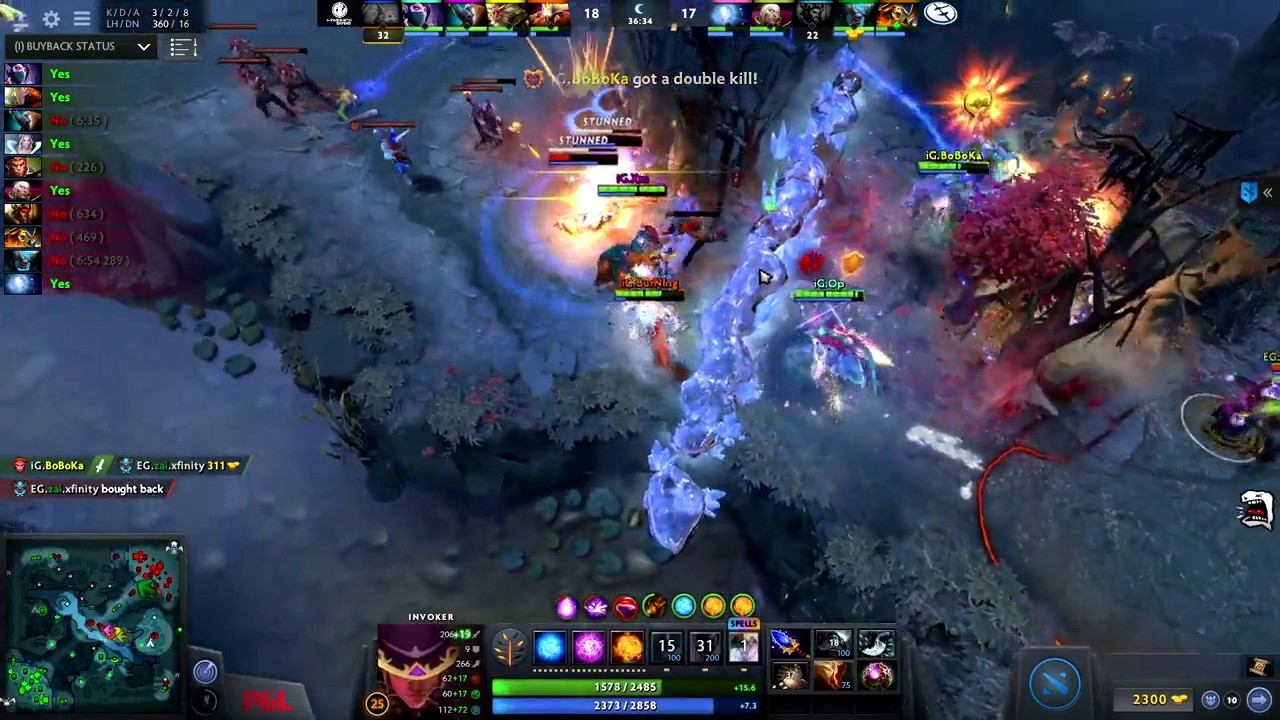Collapse the right-side panel arrows

1267,193
